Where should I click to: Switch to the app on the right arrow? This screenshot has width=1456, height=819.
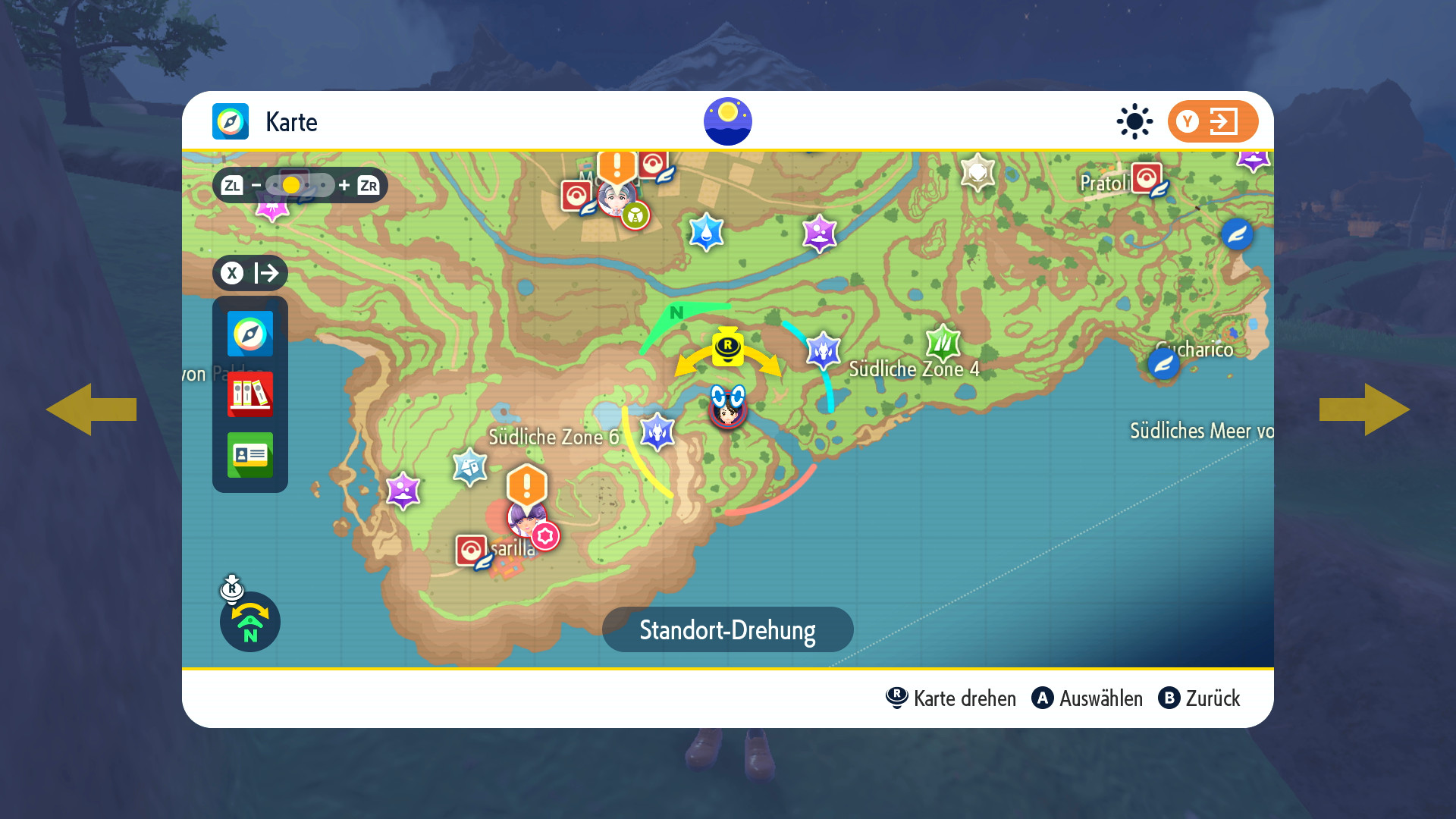[x=1365, y=409]
